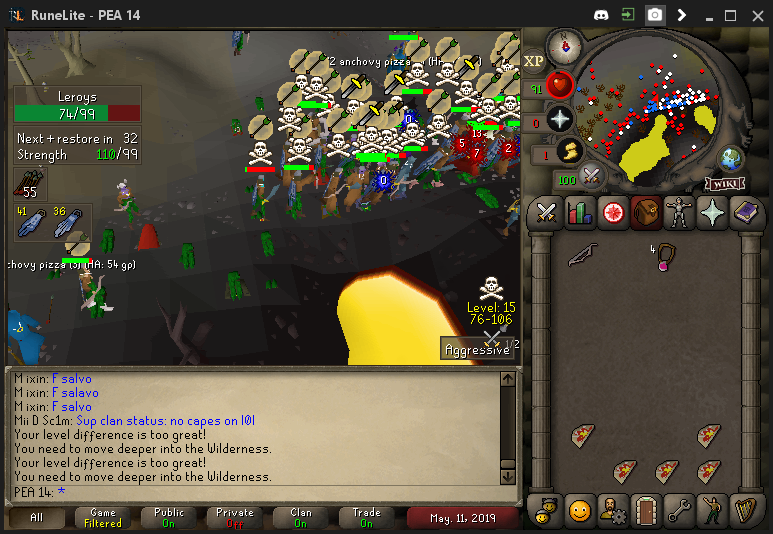The width and height of the screenshot is (773, 534).
Task: Click the compass to face north
Action: pos(565,44)
